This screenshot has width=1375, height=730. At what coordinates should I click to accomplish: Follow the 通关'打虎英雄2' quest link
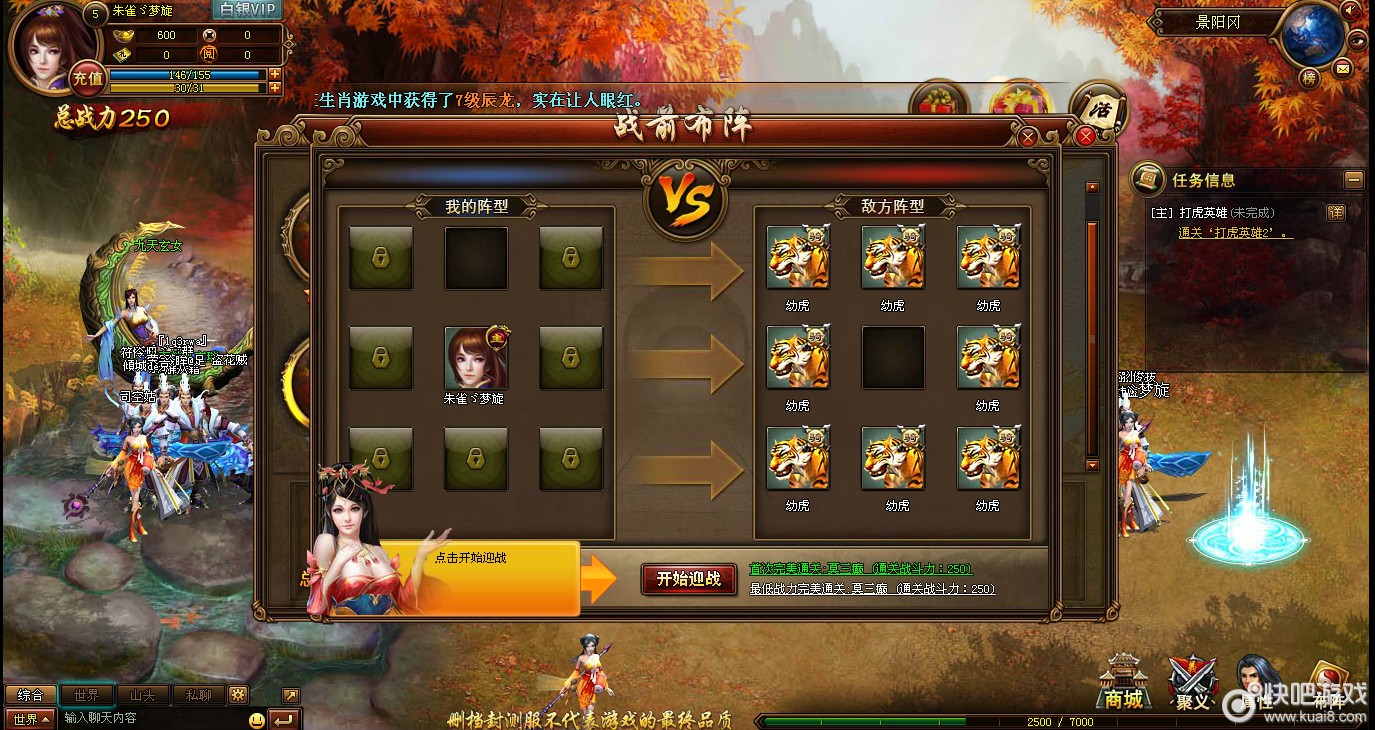point(1235,233)
